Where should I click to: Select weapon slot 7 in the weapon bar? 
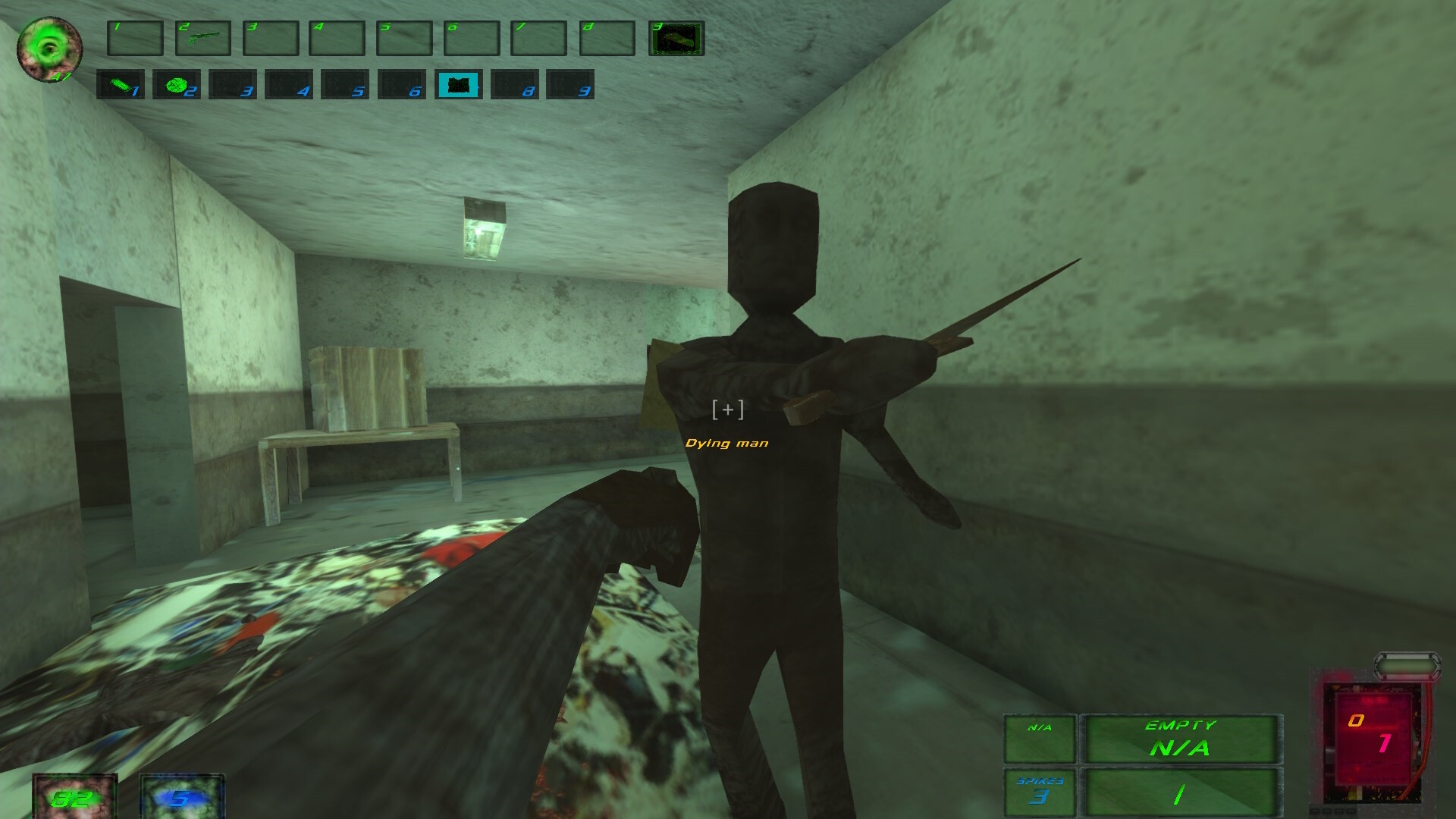538,39
